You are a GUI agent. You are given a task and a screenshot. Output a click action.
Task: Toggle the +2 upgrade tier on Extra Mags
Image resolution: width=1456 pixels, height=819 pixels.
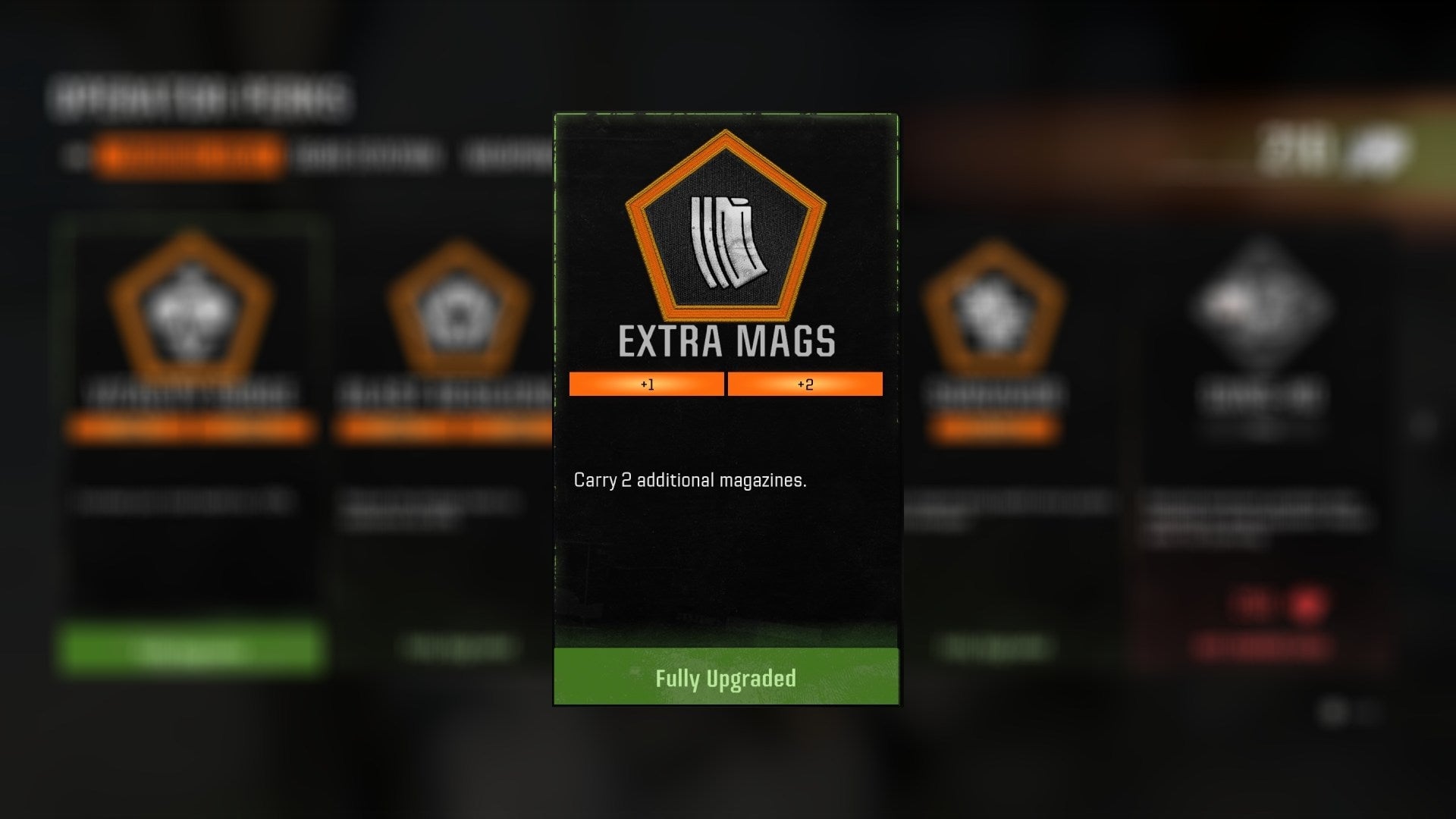pyautogui.click(x=806, y=384)
